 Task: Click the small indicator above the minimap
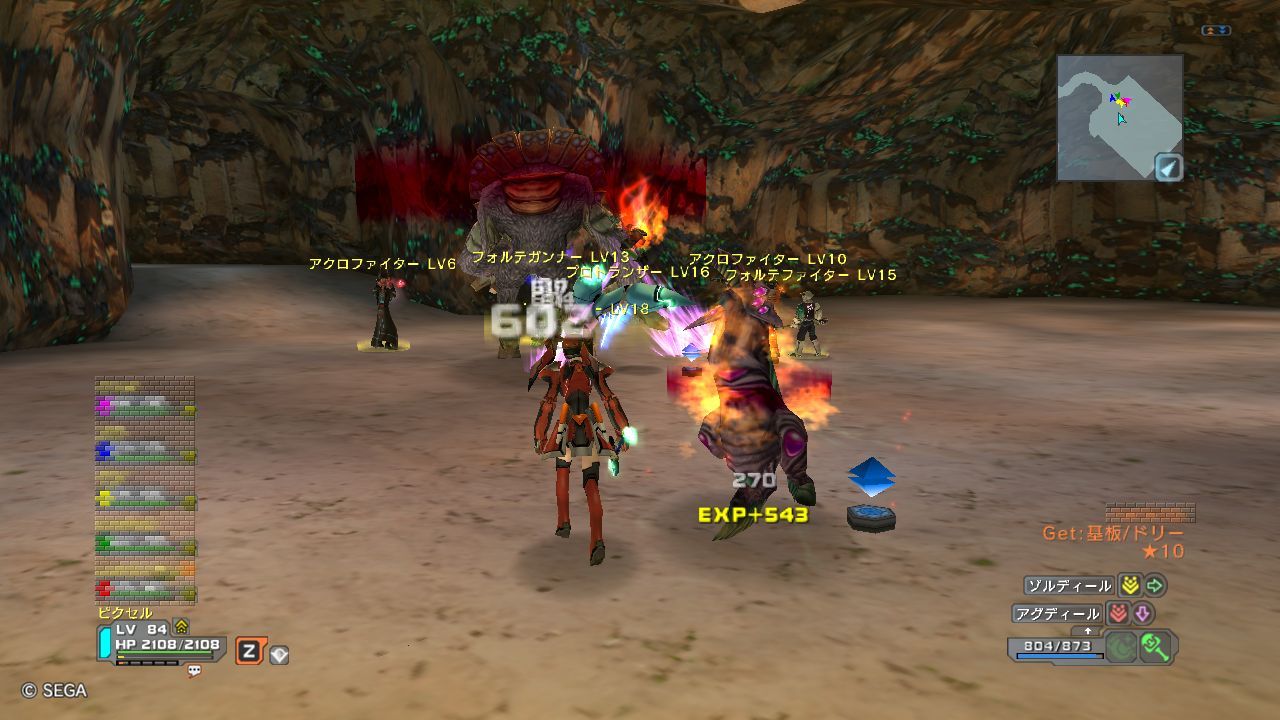[1216, 31]
